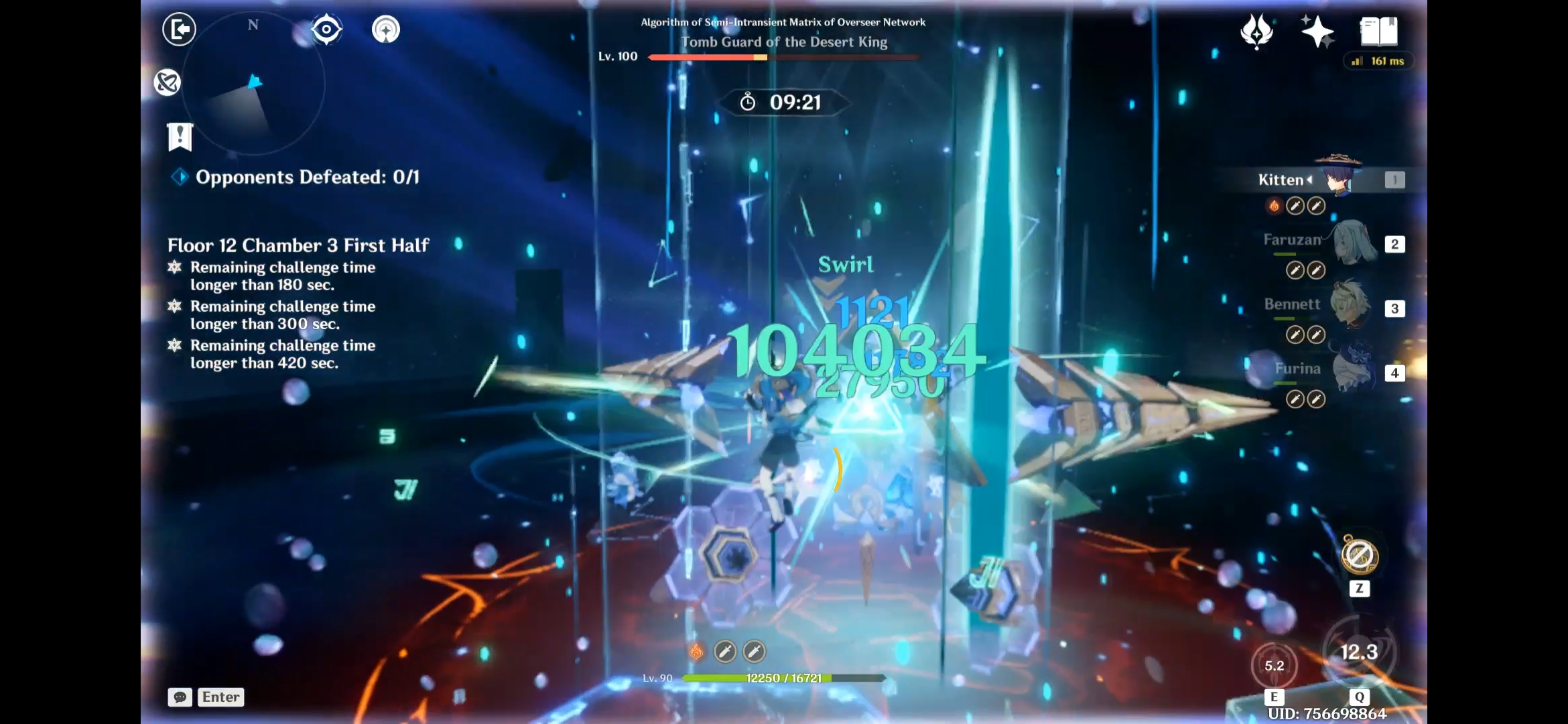Click the exit domain door icon

180,29
